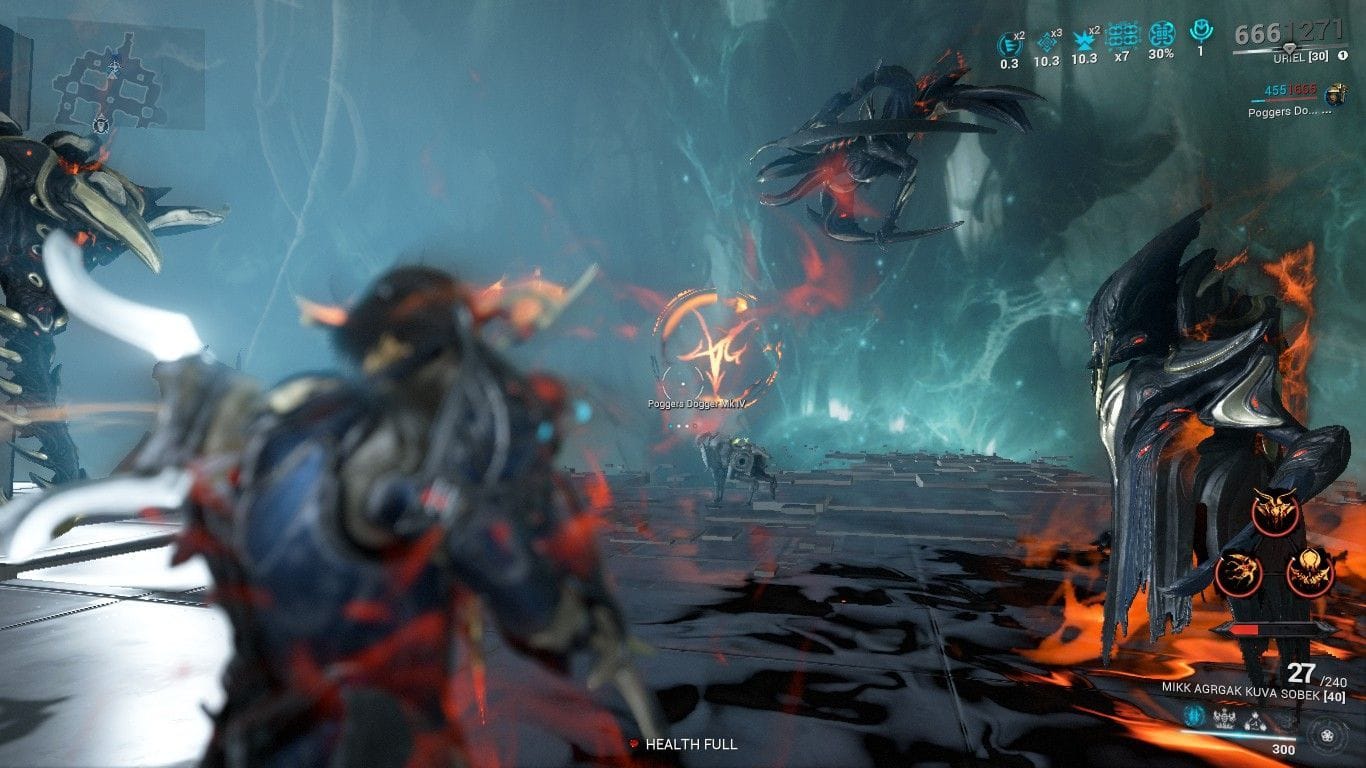The width and height of the screenshot is (1366, 768).
Task: Toggle the blue shield status indicator above energy bar
Action: coord(1194,717)
